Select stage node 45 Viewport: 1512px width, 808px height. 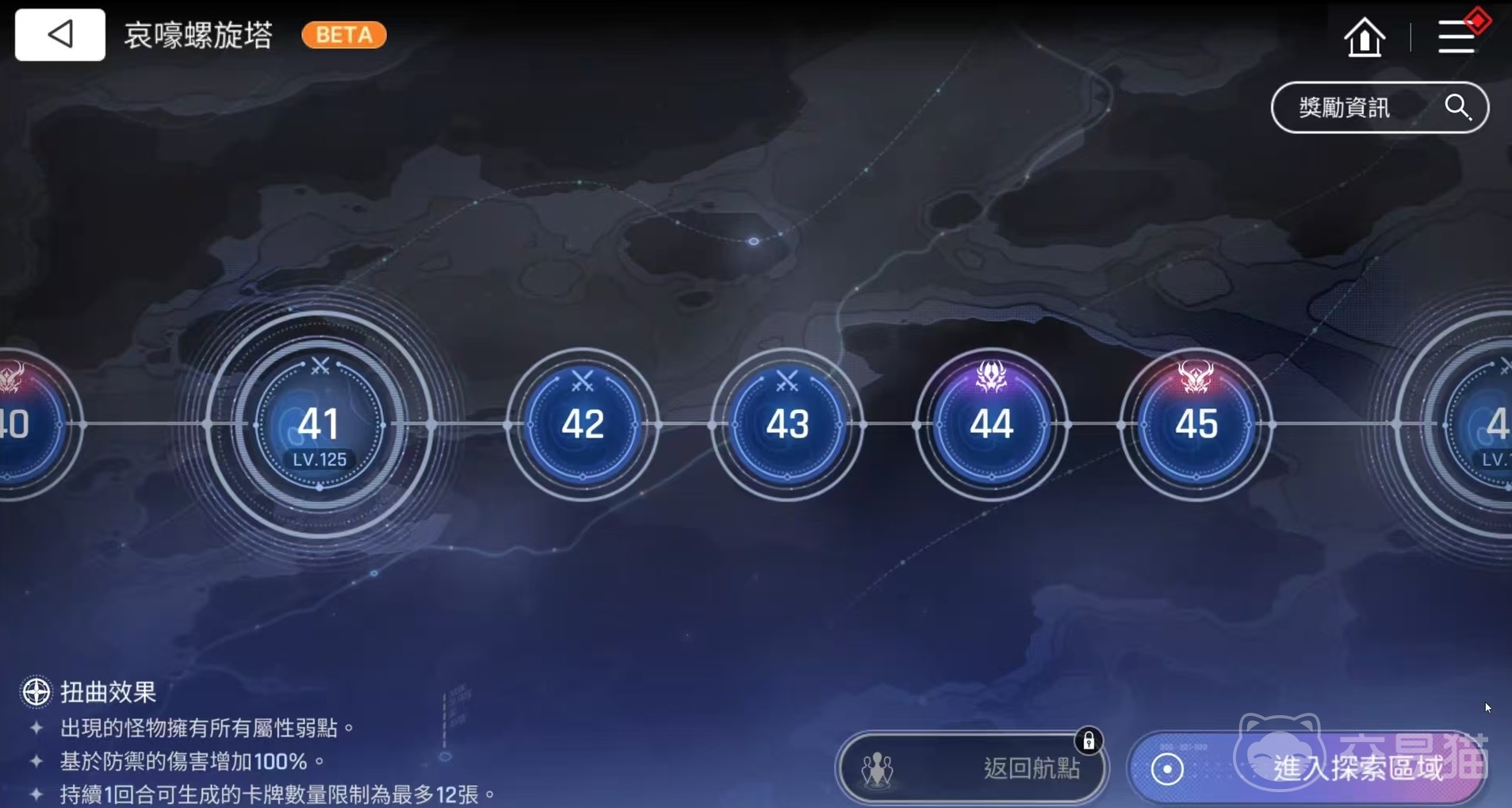tap(1196, 425)
